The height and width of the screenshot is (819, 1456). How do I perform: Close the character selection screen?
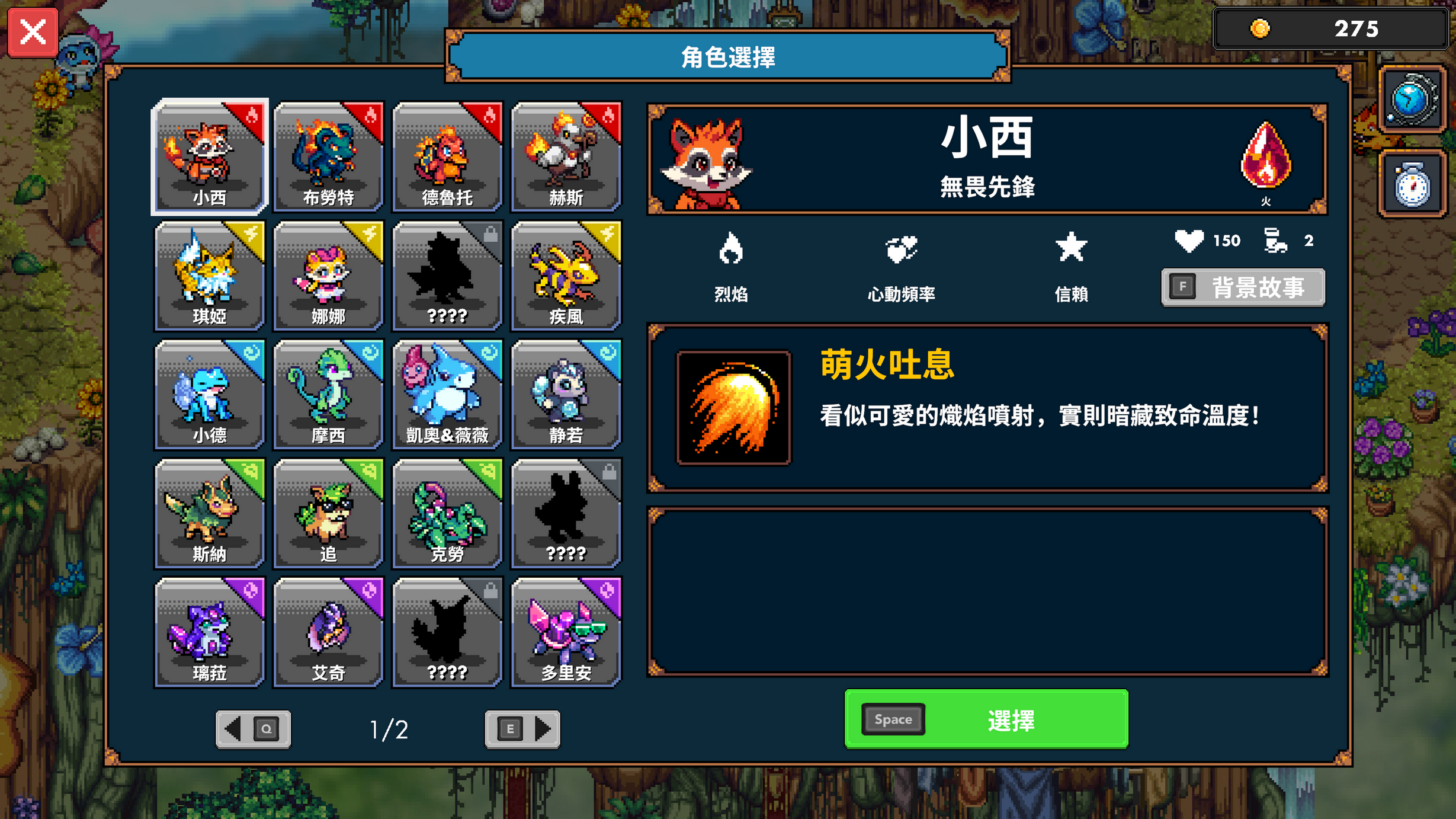[x=33, y=33]
